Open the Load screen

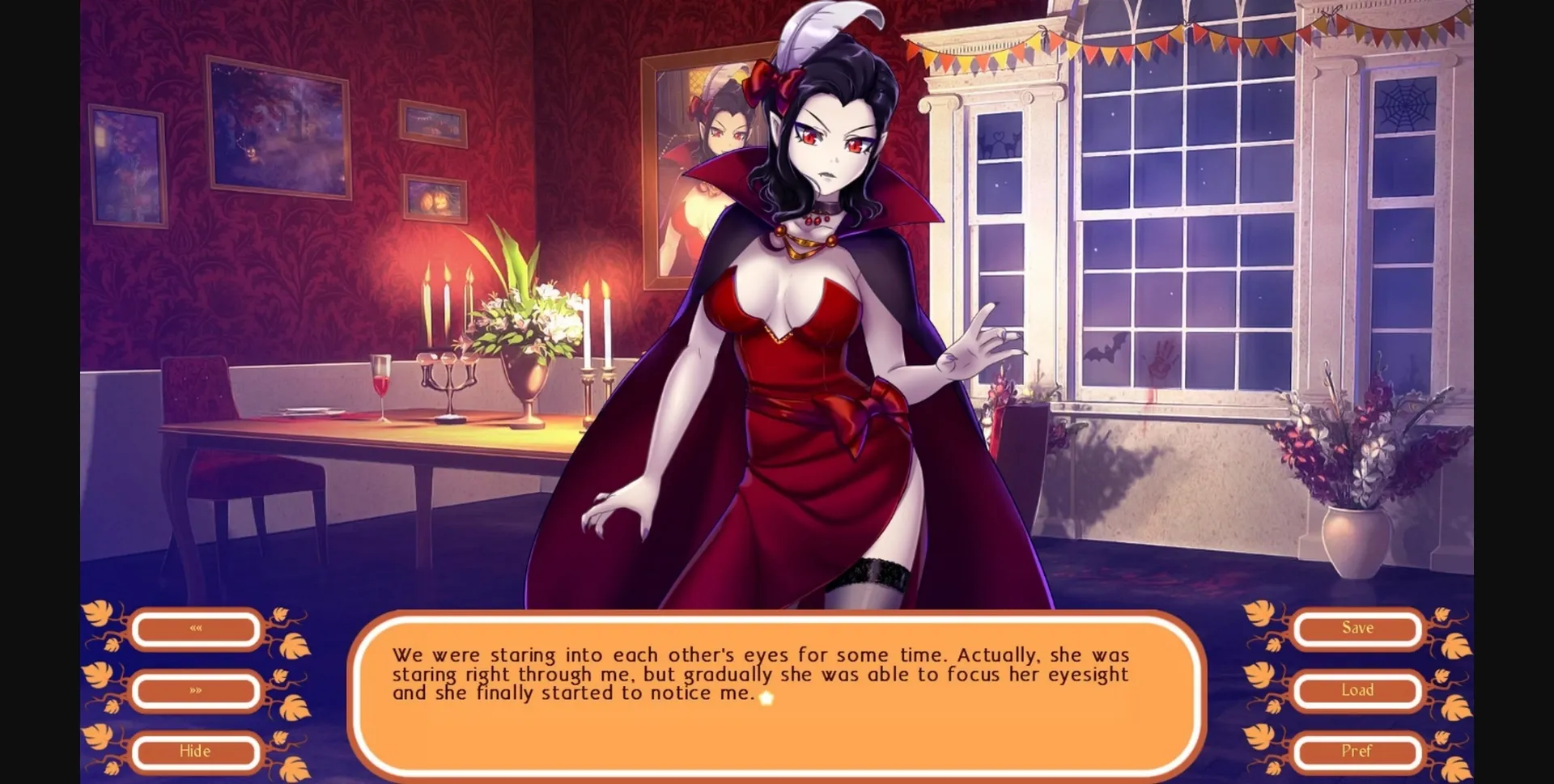[1358, 690]
